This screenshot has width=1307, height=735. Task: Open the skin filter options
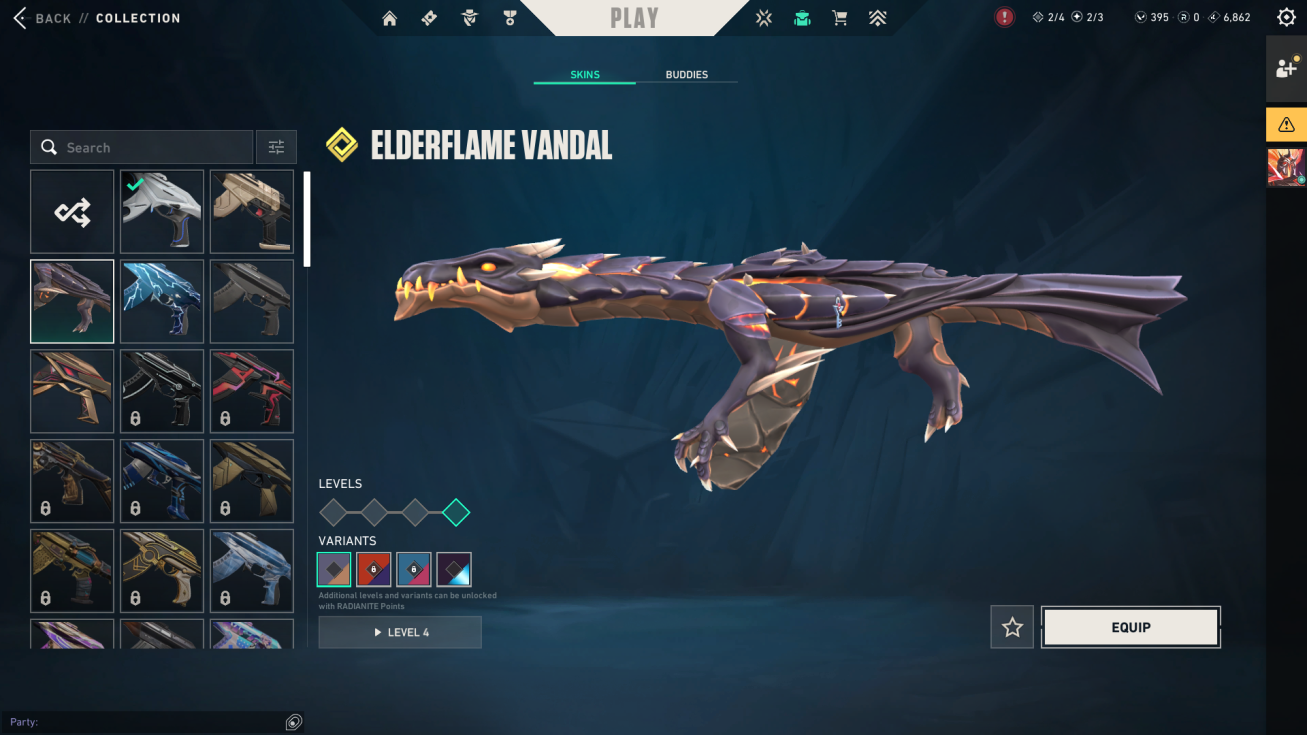coord(276,148)
